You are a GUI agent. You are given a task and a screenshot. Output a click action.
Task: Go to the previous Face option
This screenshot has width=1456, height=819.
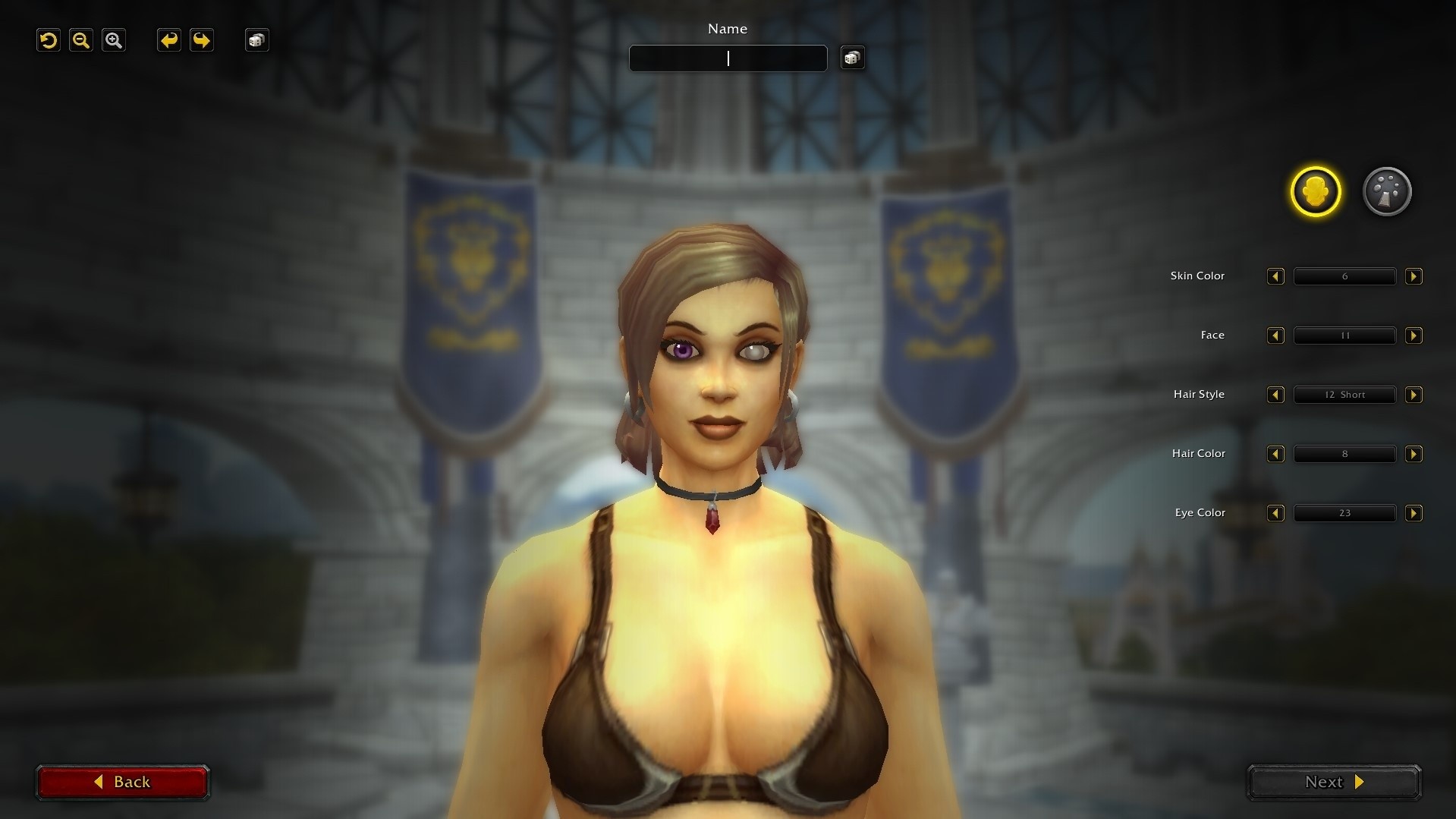pos(1275,335)
